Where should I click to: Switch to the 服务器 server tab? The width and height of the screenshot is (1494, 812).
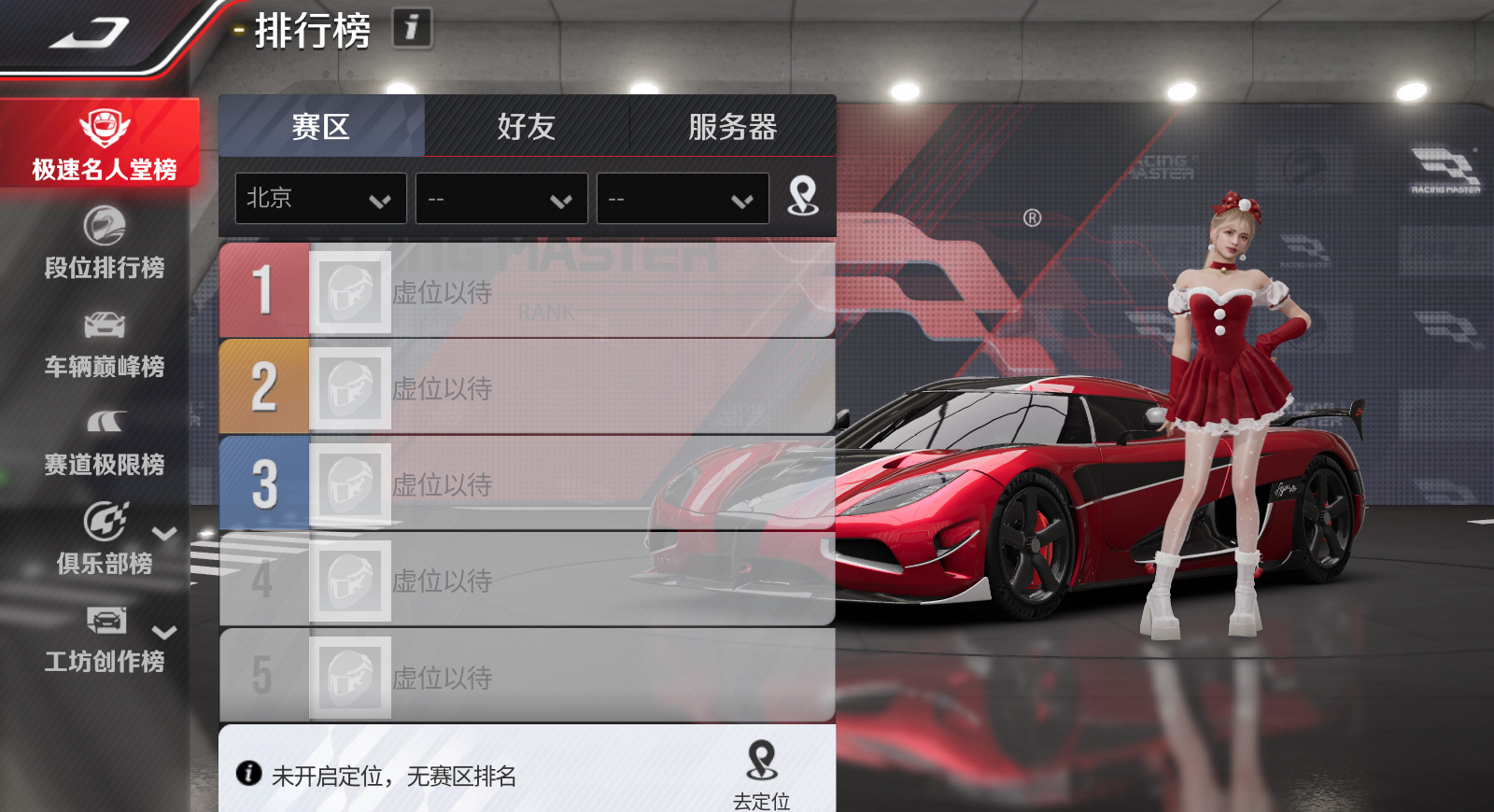point(733,127)
